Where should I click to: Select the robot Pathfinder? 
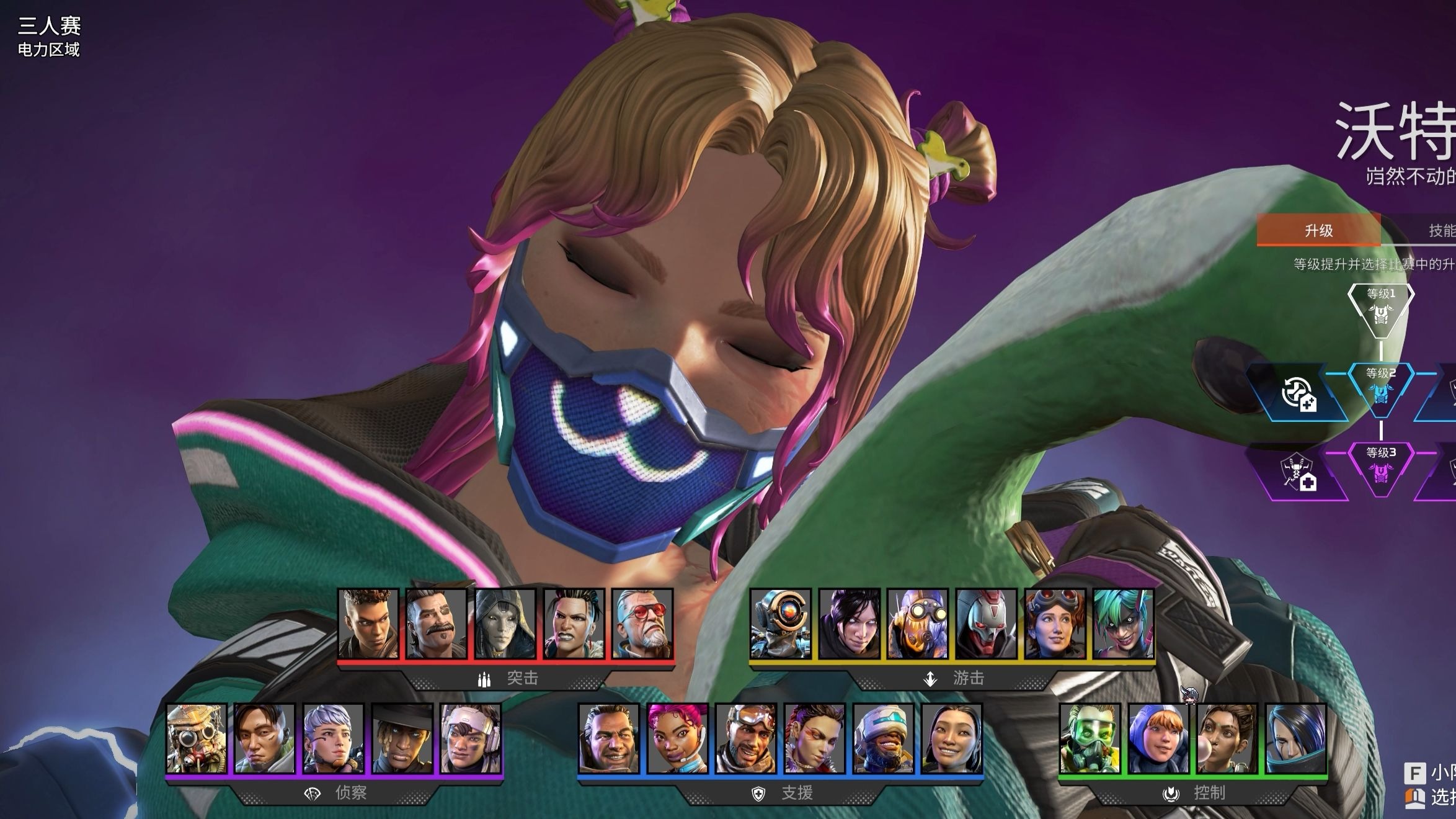[781, 624]
